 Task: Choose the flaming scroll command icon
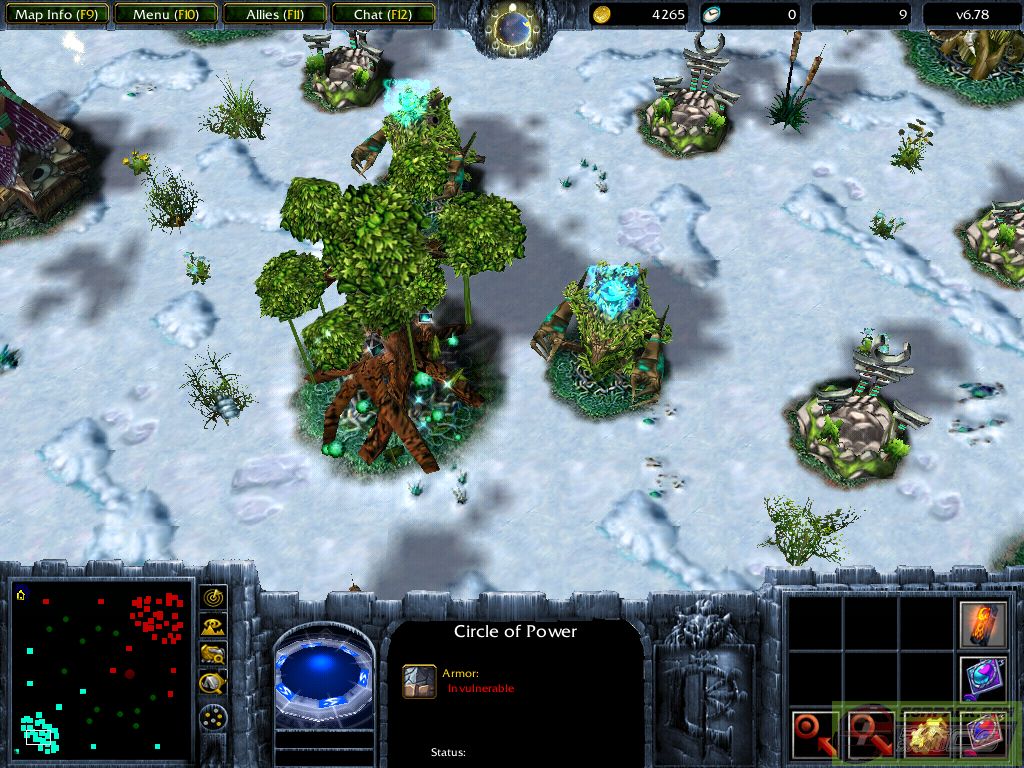coord(981,623)
